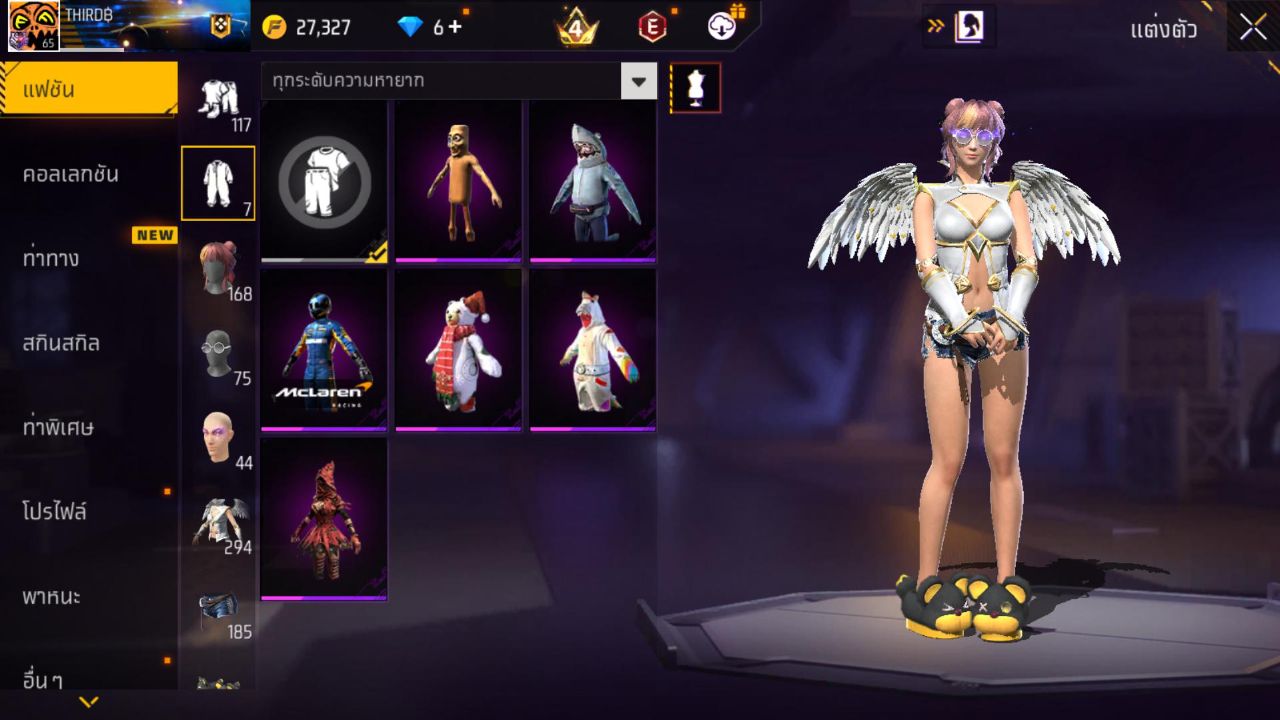Choose the polar bear Santa costume
Viewport: 1280px width, 720px height.
point(458,350)
